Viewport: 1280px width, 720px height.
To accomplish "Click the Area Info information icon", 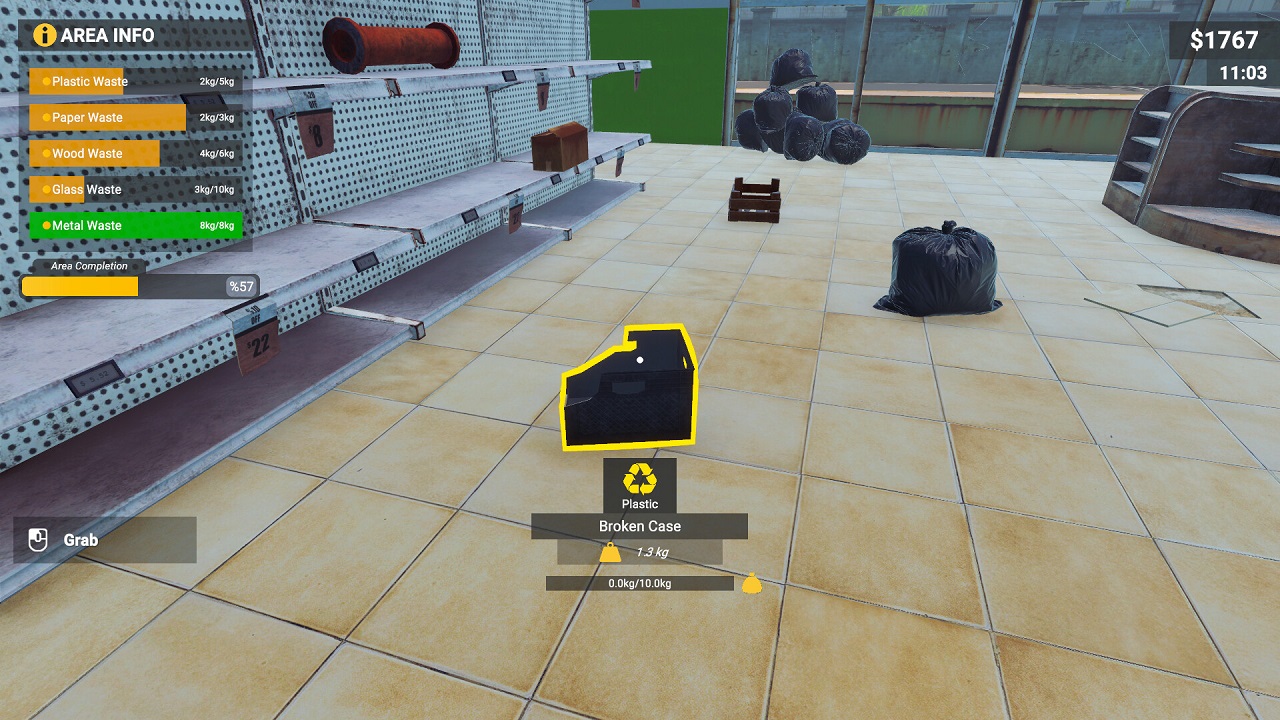I will click(x=43, y=36).
